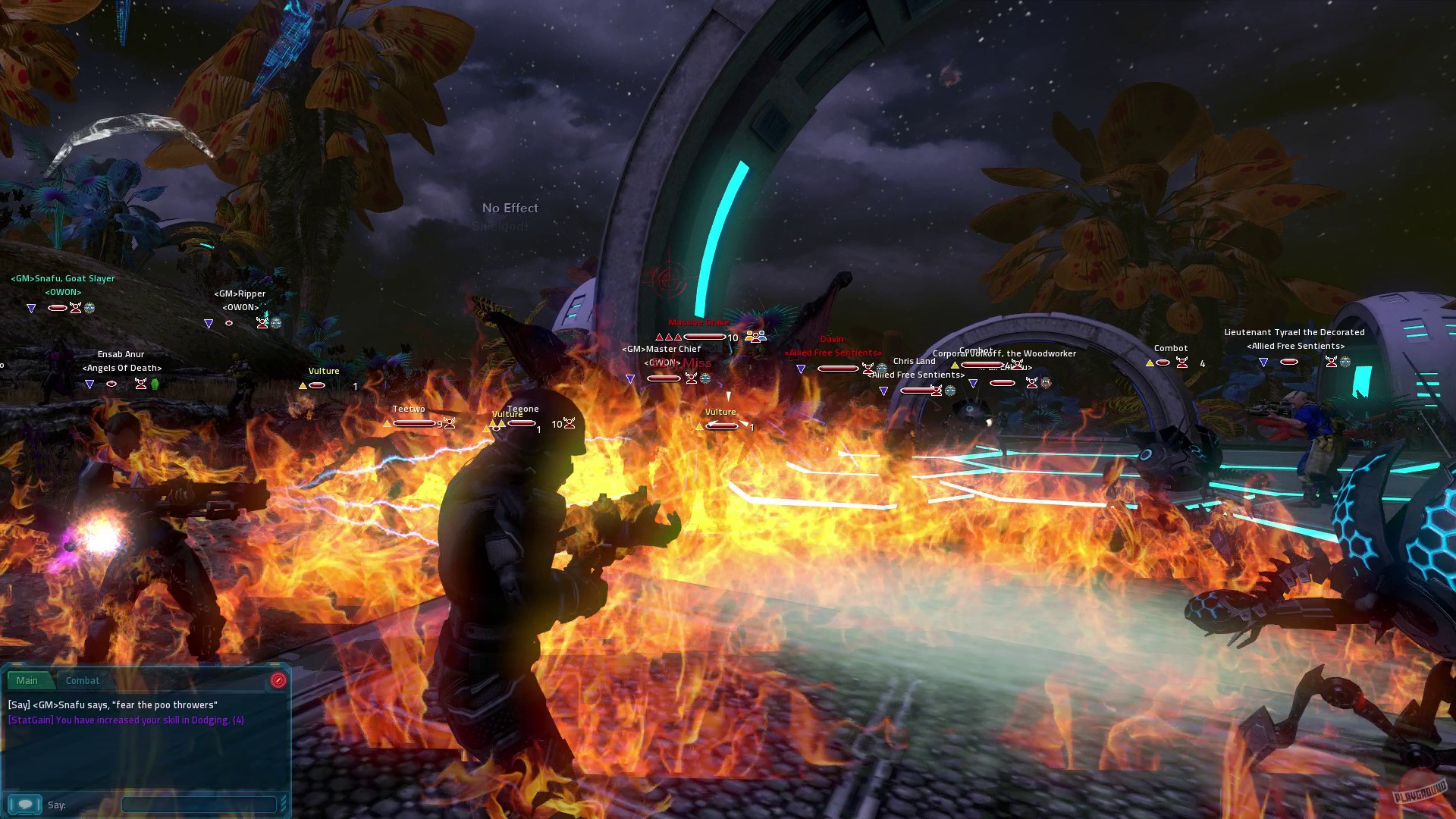The height and width of the screenshot is (819, 1456).
Task: Click the red block icon on the chat window
Action: coord(278,681)
